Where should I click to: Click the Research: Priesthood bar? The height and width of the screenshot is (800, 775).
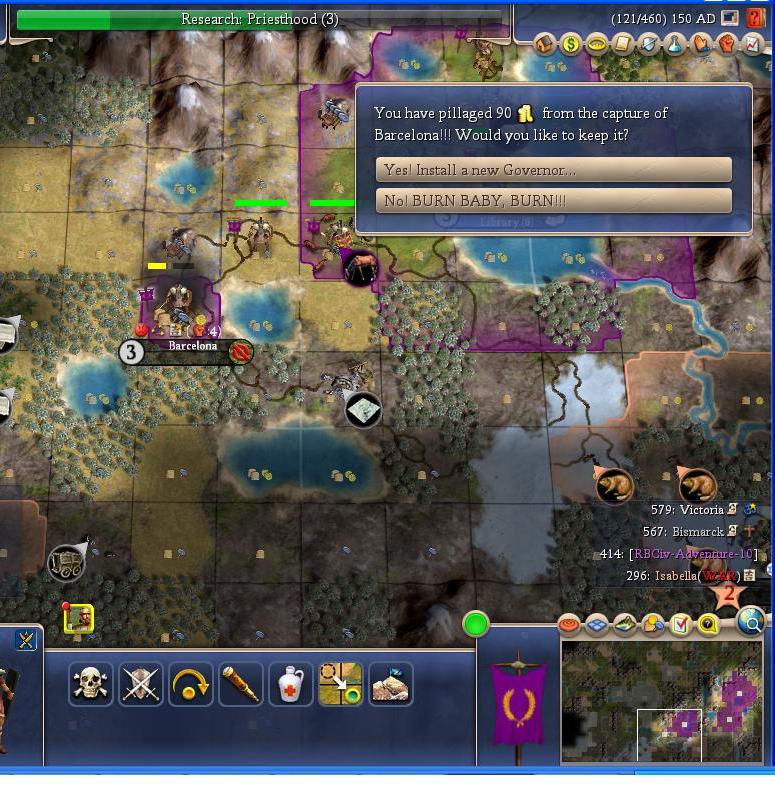pyautogui.click(x=259, y=19)
